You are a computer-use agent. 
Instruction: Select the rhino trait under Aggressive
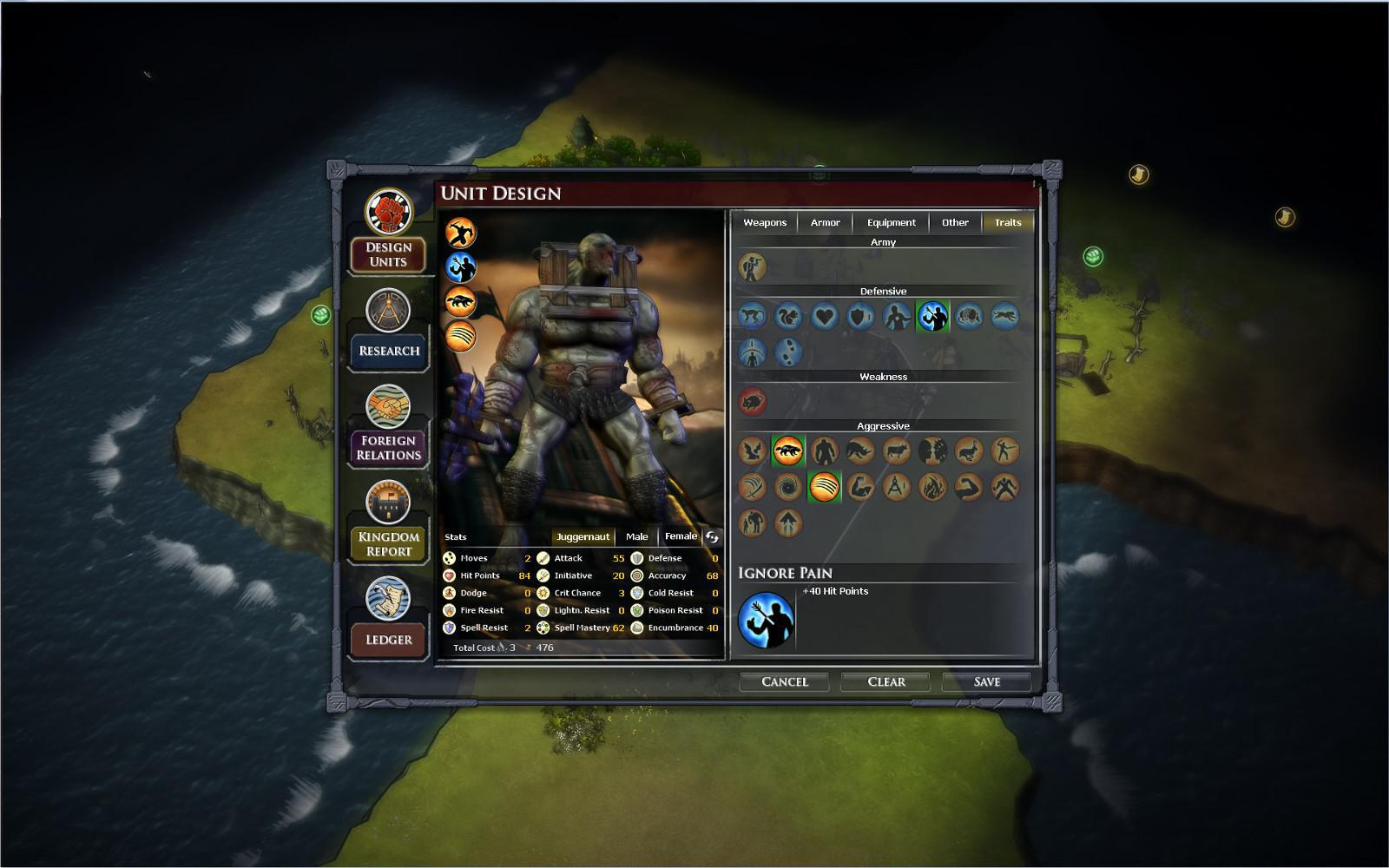(859, 450)
